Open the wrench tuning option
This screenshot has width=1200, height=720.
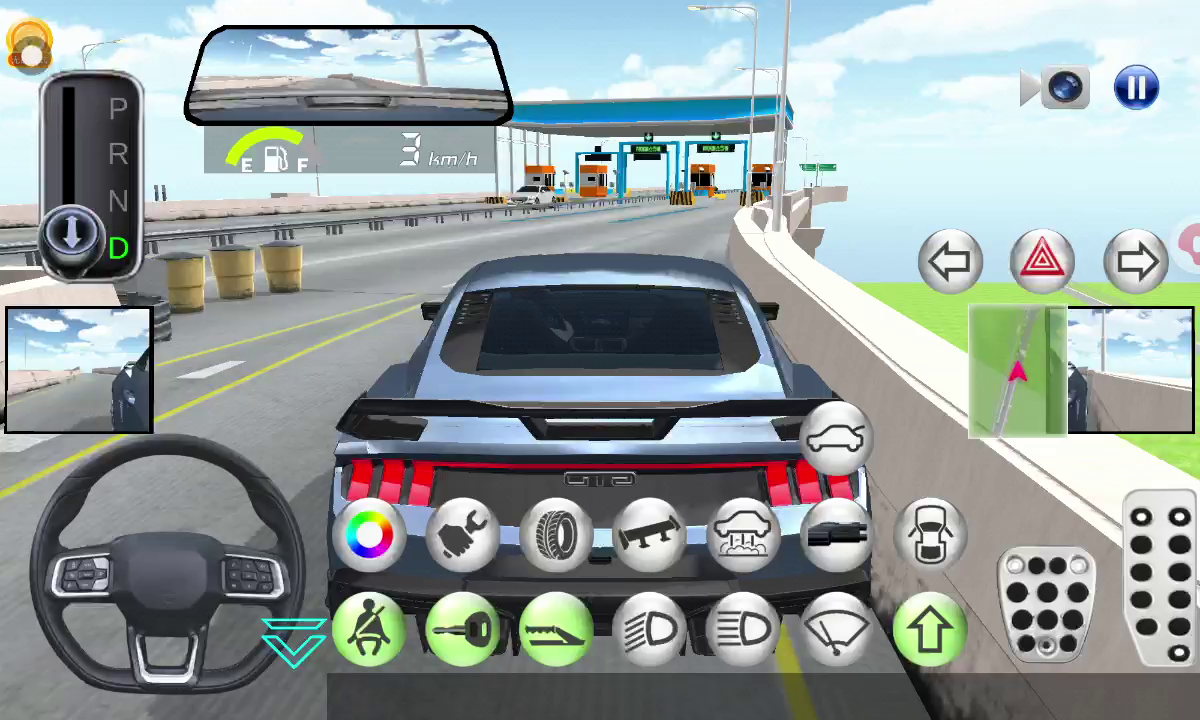tap(463, 536)
